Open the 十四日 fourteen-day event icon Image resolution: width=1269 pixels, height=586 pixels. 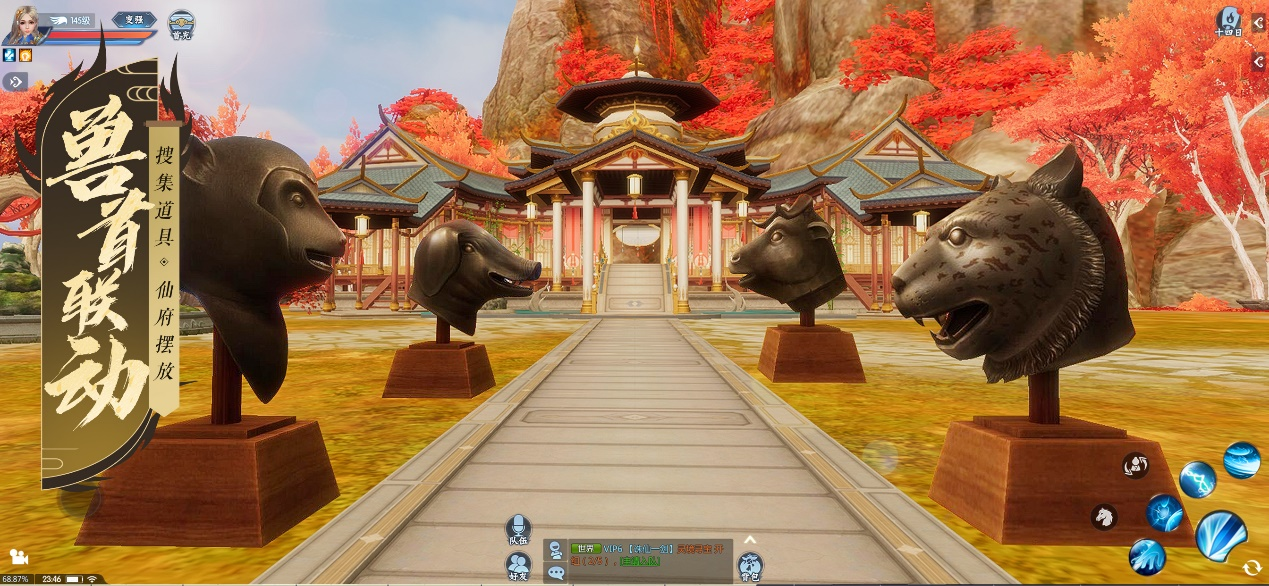tap(1228, 22)
